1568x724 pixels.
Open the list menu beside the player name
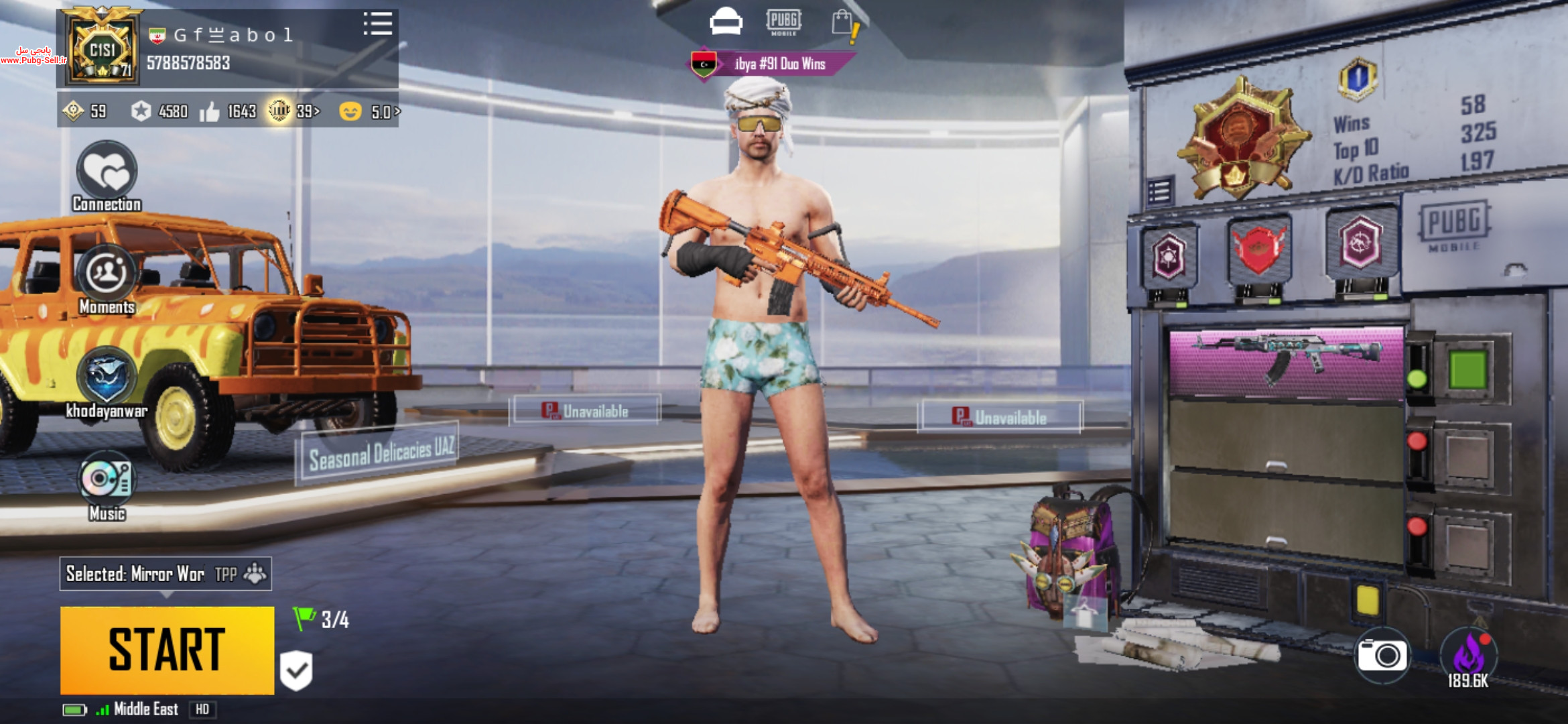coord(377,24)
